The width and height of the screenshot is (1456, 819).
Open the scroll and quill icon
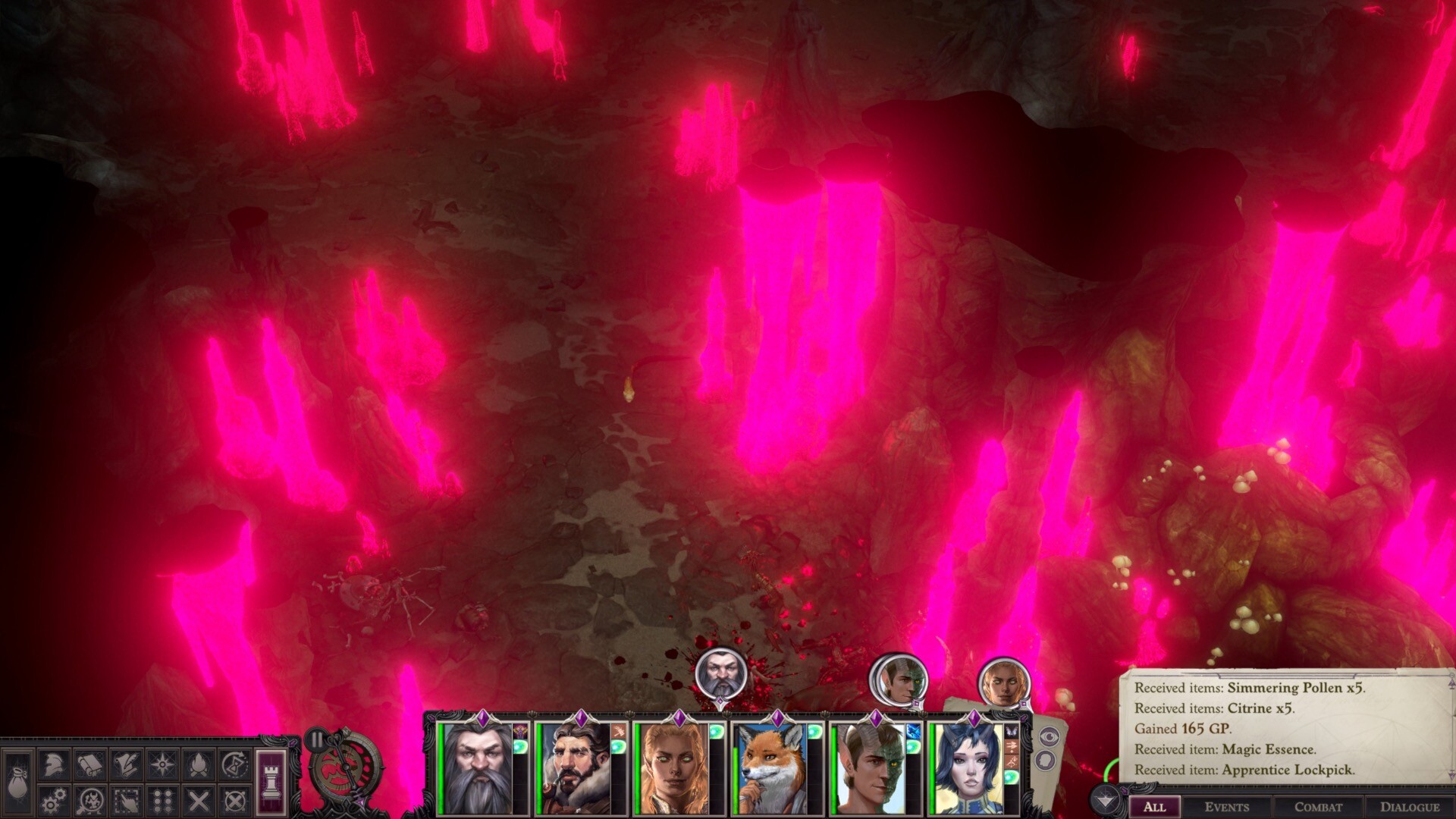coord(126,764)
